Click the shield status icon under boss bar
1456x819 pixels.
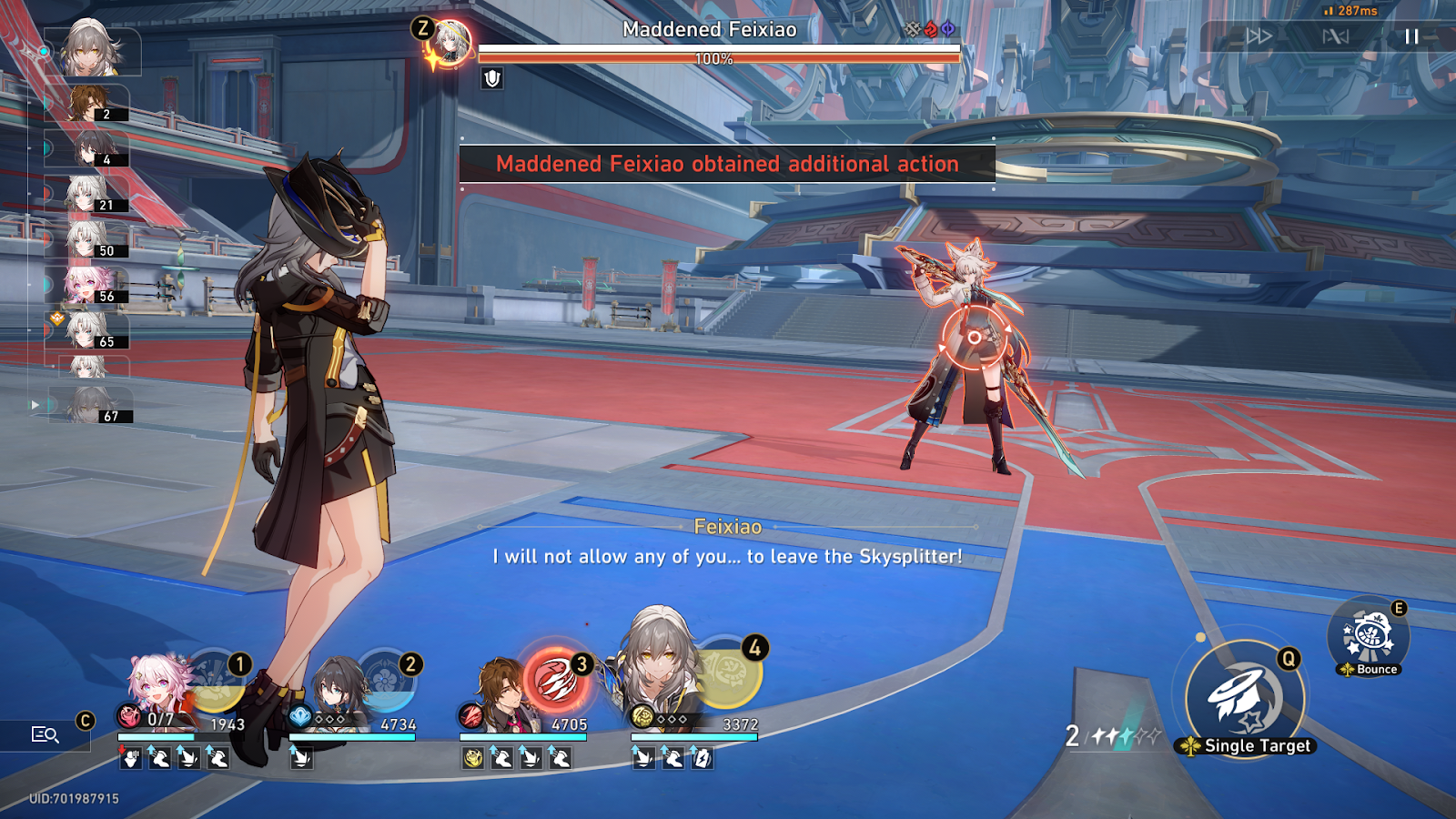pos(492,78)
